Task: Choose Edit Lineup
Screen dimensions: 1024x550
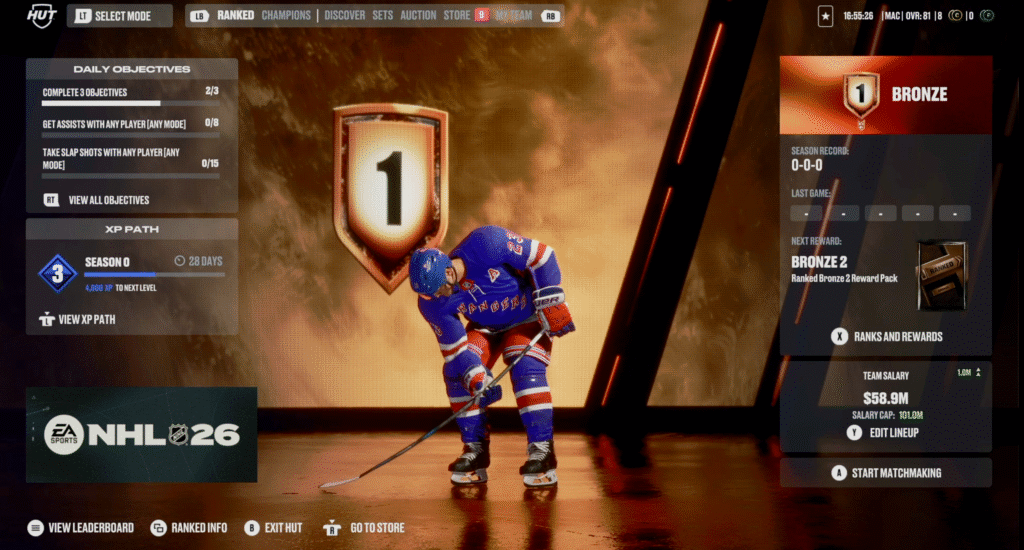Action: [895, 433]
